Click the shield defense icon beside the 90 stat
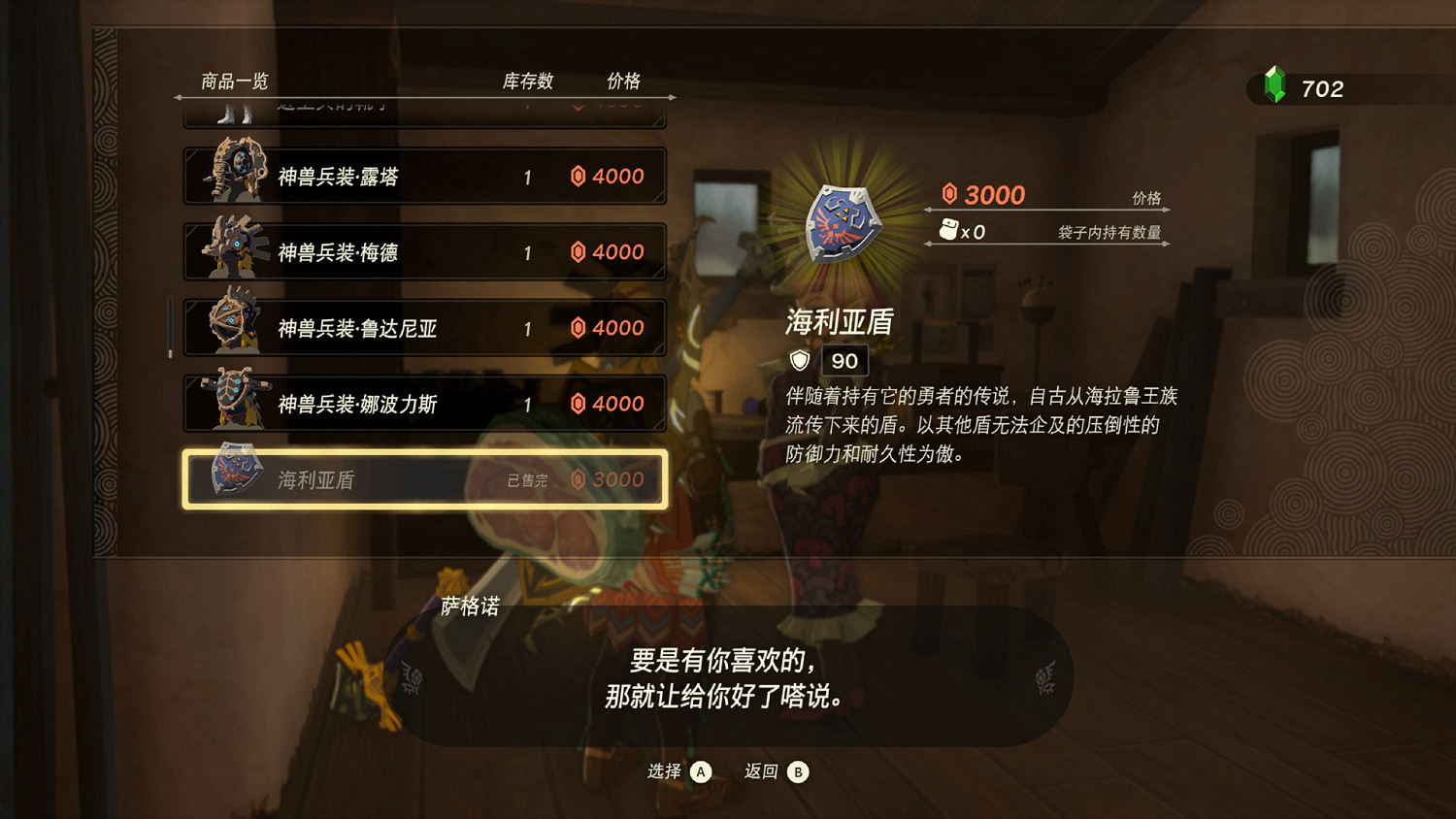1456x819 pixels. pos(798,360)
